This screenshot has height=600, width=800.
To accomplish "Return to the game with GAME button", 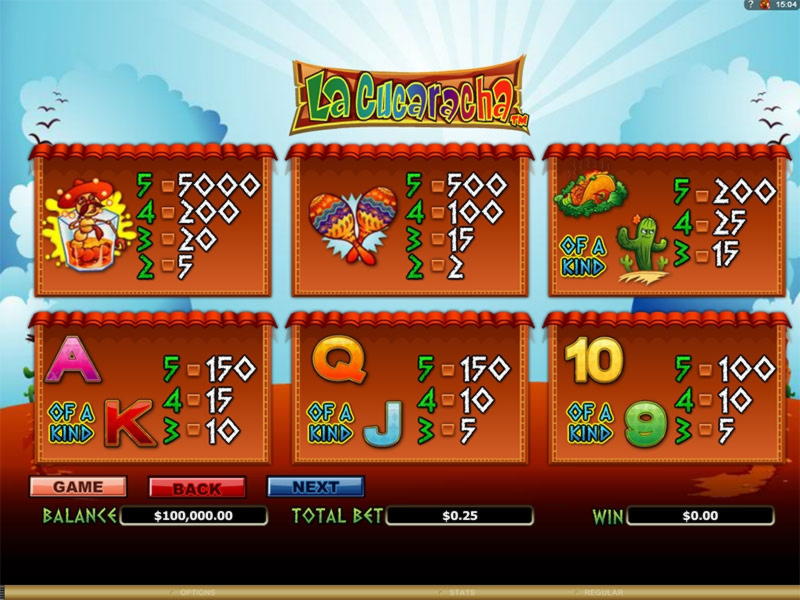I will point(78,487).
